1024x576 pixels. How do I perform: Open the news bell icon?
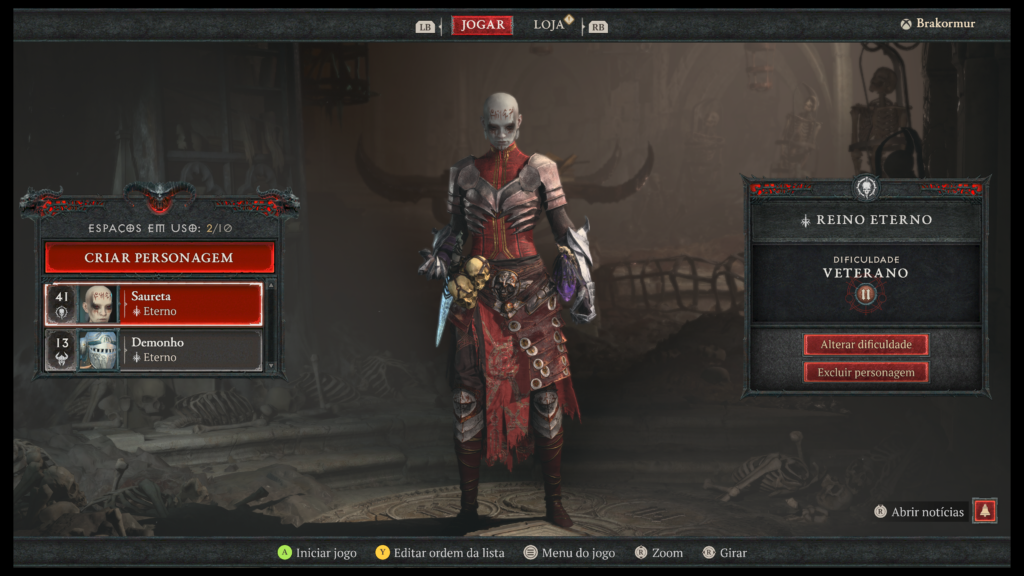pos(985,511)
